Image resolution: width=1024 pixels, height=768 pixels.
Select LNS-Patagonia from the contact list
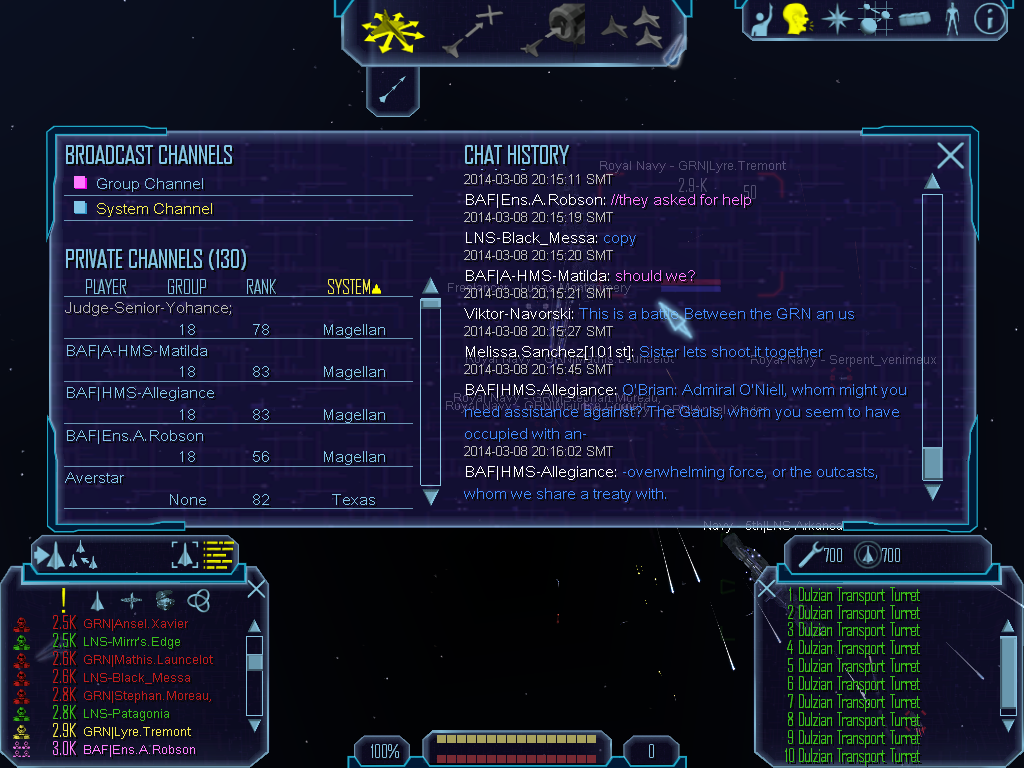point(126,714)
